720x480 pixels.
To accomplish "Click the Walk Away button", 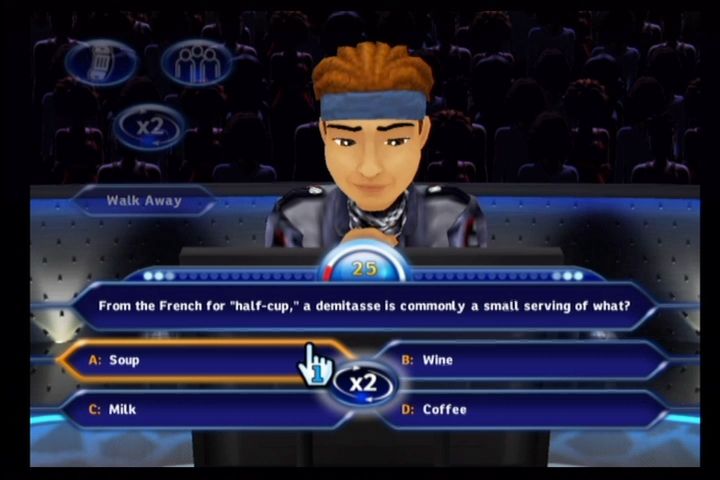I will tap(144, 200).
